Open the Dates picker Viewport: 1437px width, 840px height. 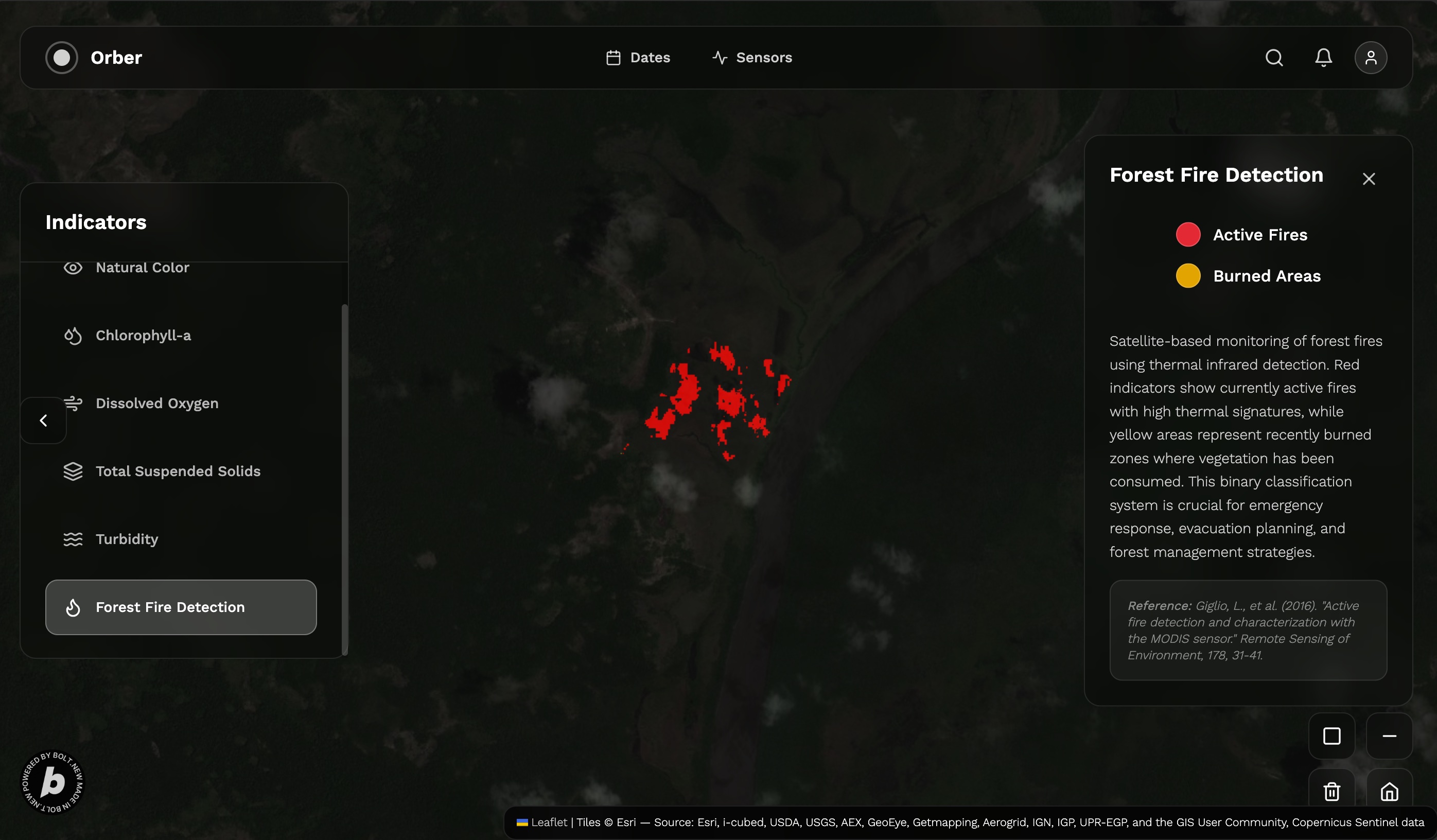(x=638, y=58)
